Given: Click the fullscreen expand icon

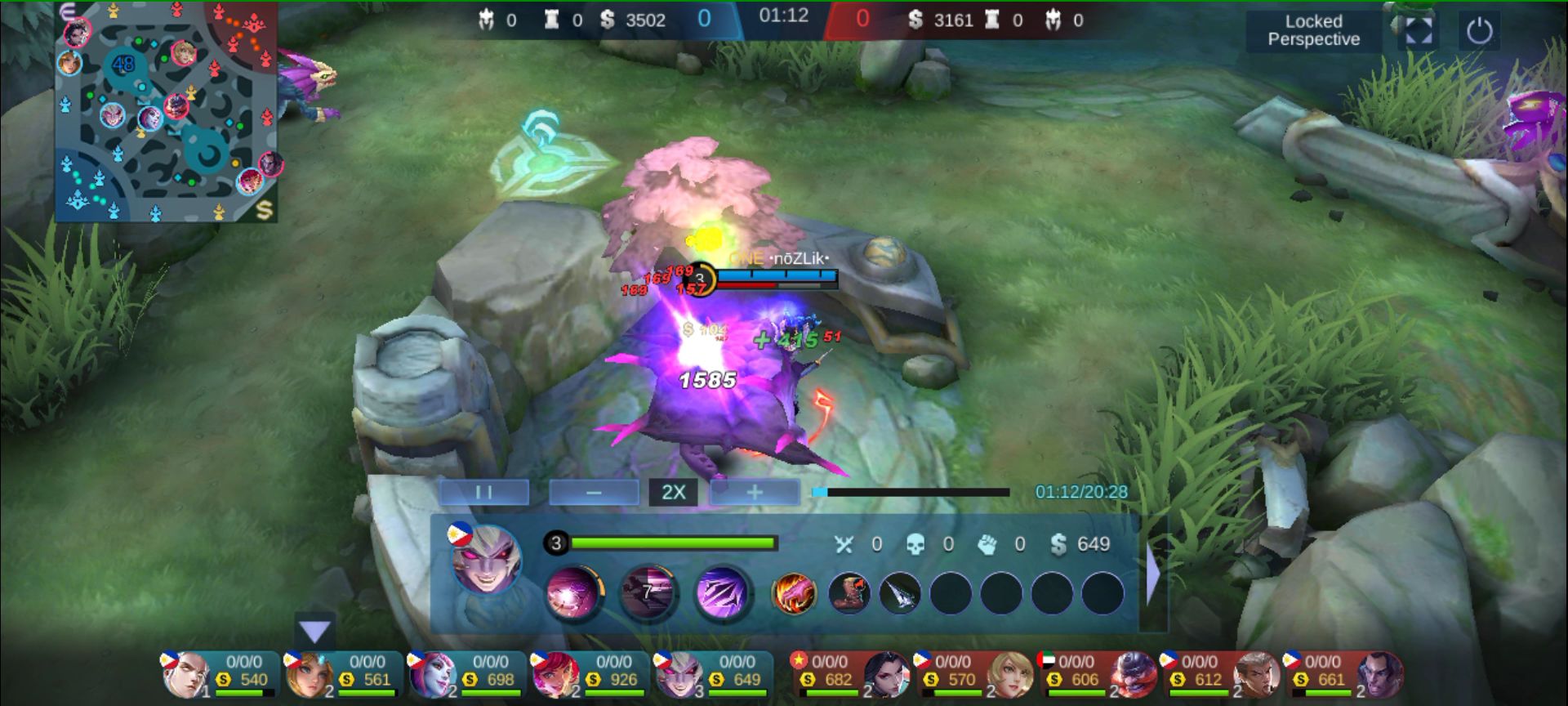Looking at the screenshot, I should (1419, 31).
